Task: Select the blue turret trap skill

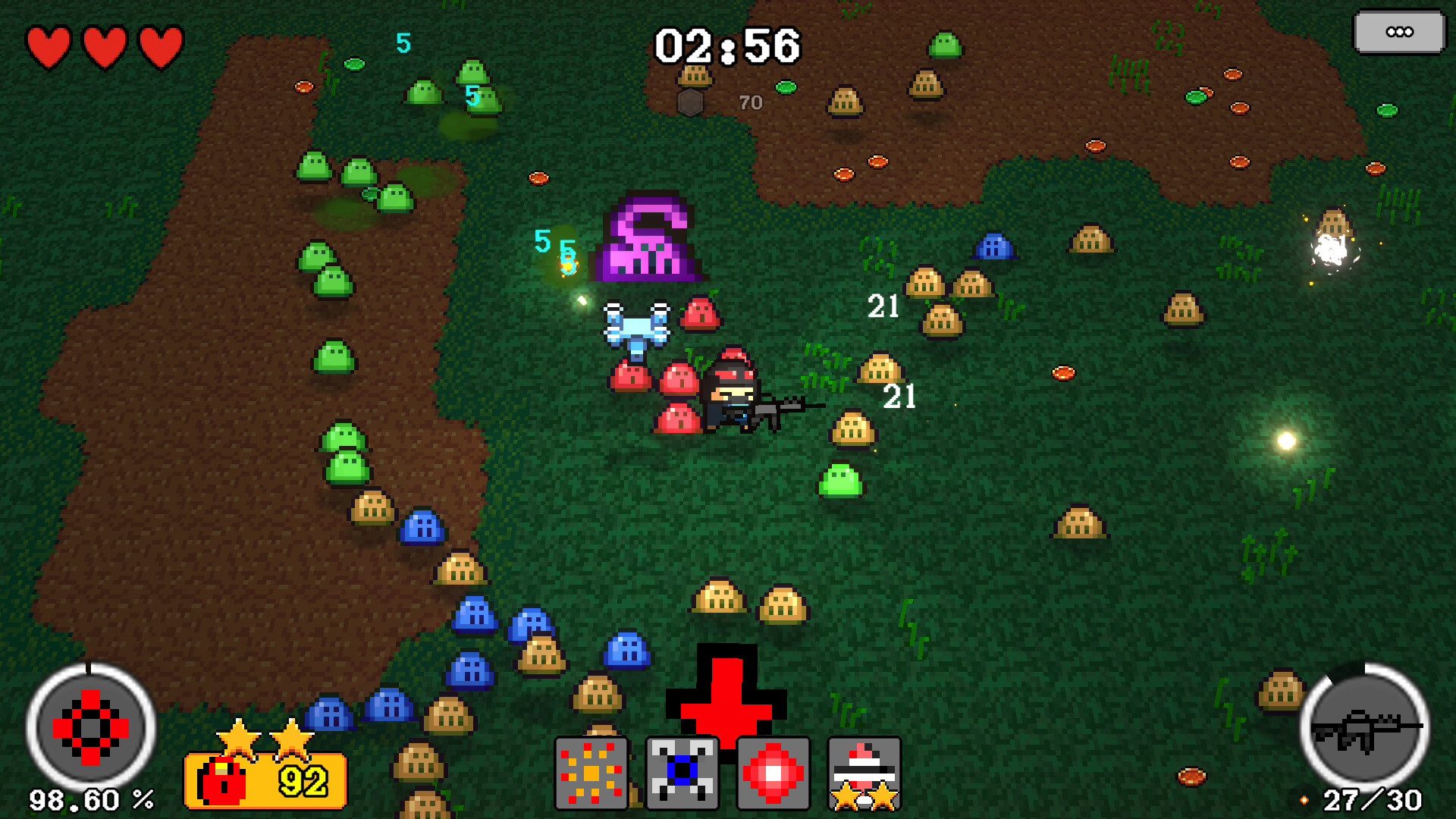Action: (682, 770)
